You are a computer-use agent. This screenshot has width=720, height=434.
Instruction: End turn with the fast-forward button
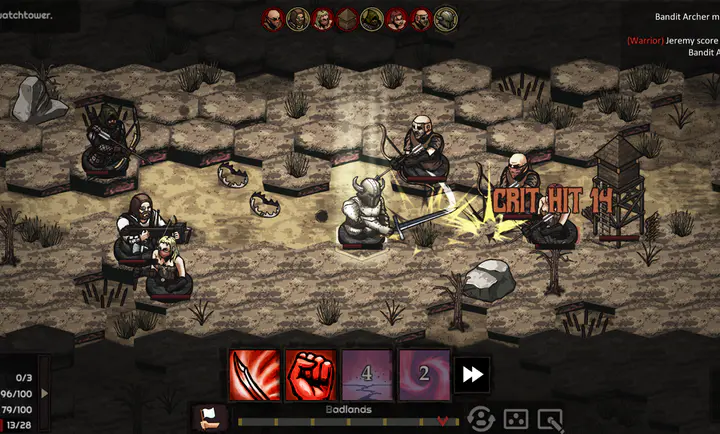point(473,374)
